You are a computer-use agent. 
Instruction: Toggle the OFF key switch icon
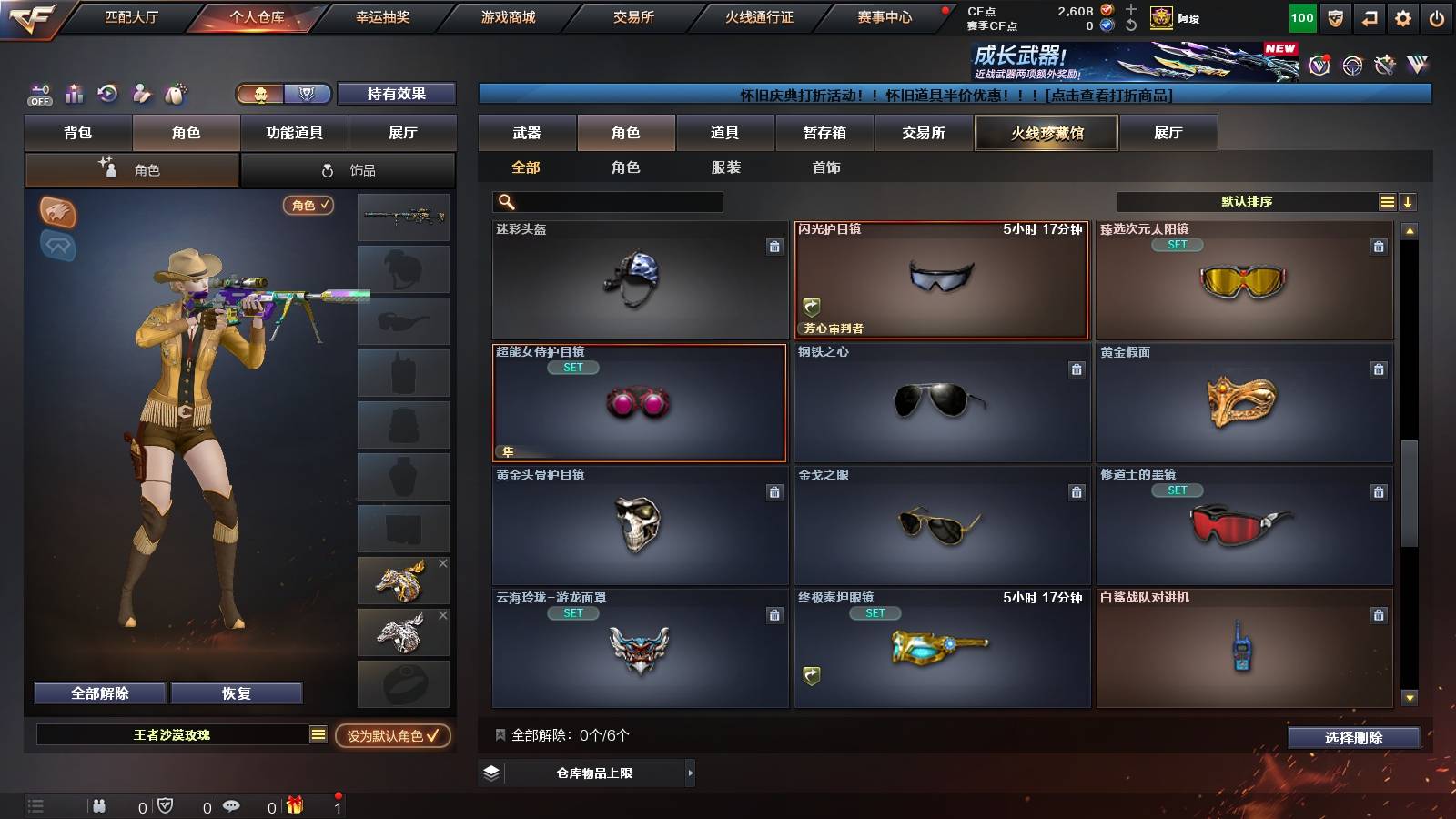38,93
